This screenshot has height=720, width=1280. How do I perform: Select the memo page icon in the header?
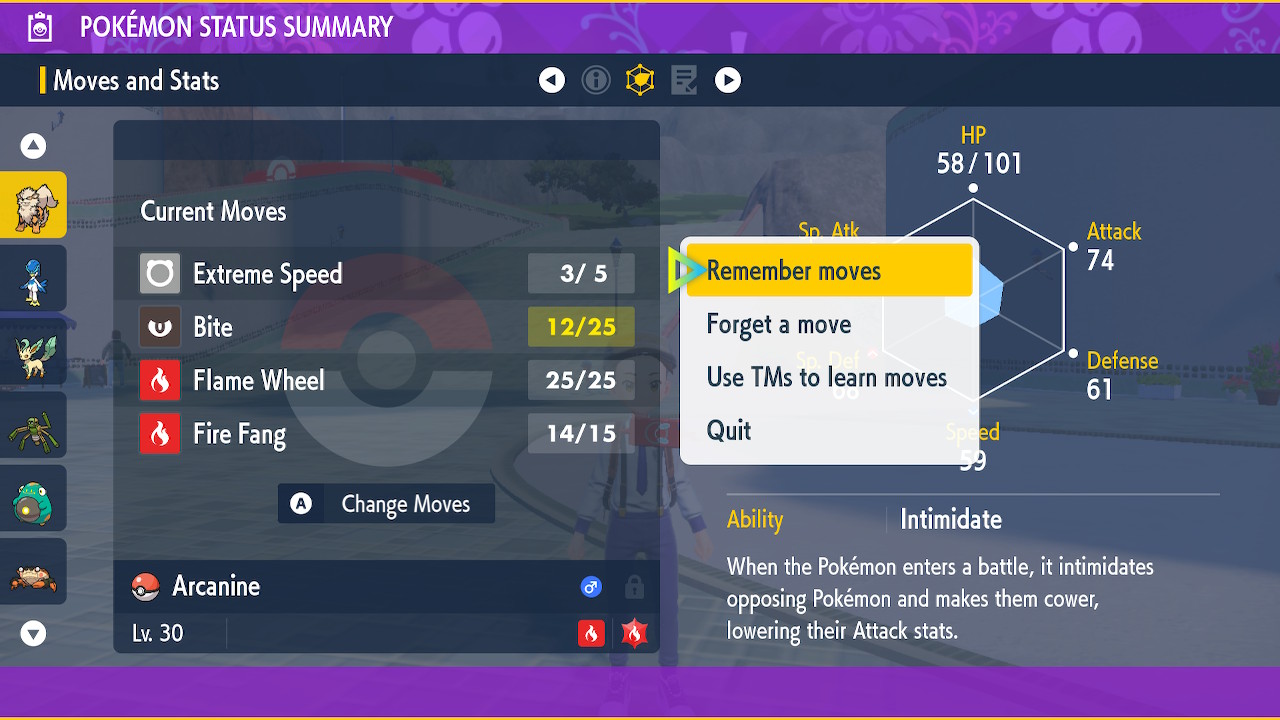[x=683, y=80]
